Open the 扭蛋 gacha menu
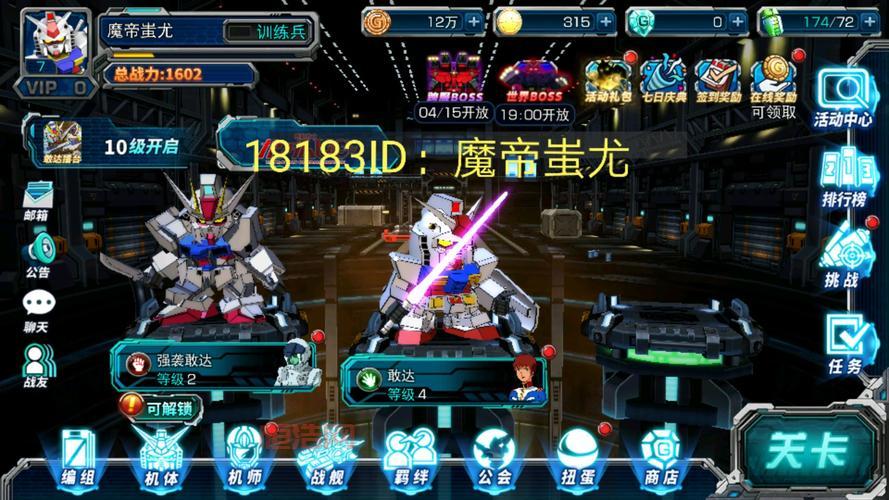Screen dimensions: 889x500 coord(577,456)
